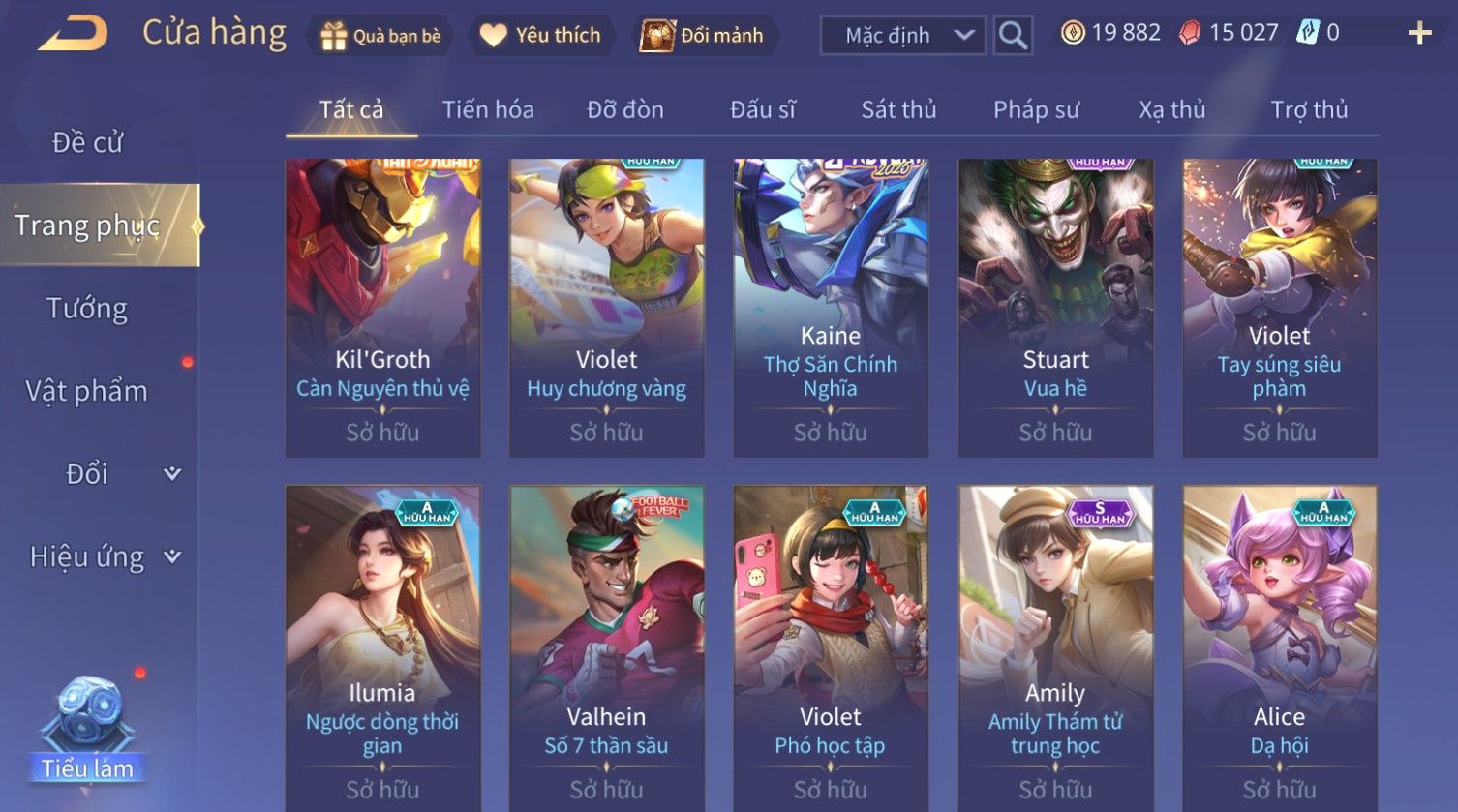Open the Đổi mảnh fragment exchange
The width and height of the screenshot is (1458, 812).
[x=703, y=36]
